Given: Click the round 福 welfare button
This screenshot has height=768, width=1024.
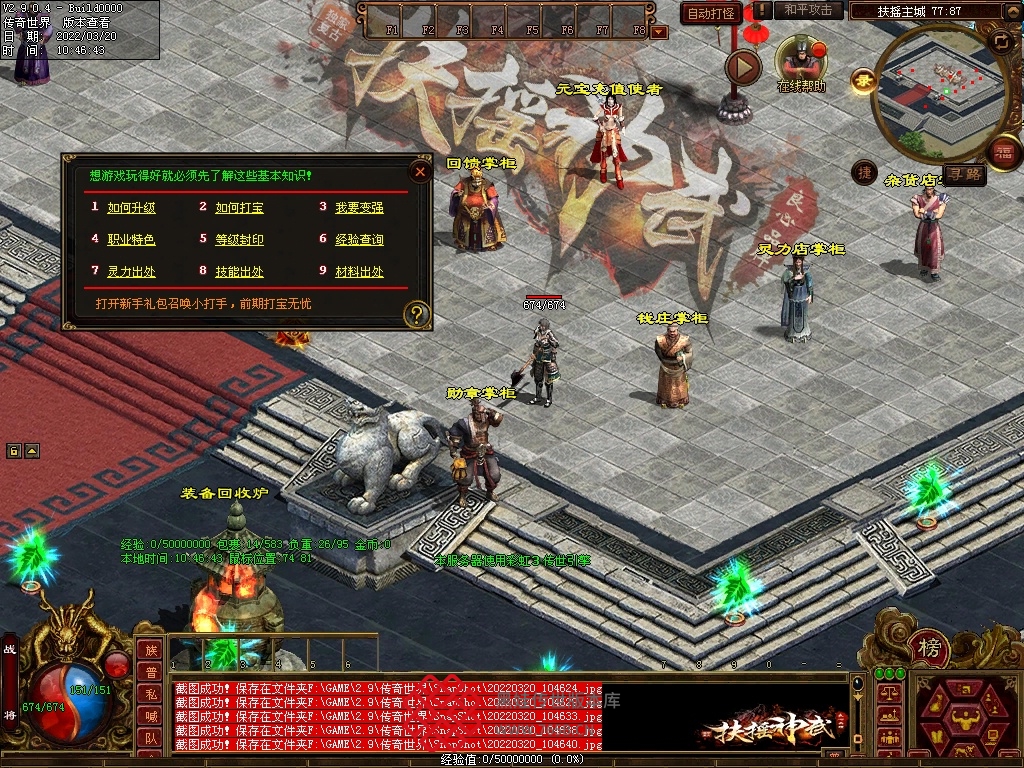Looking at the screenshot, I should pos(1003,153).
